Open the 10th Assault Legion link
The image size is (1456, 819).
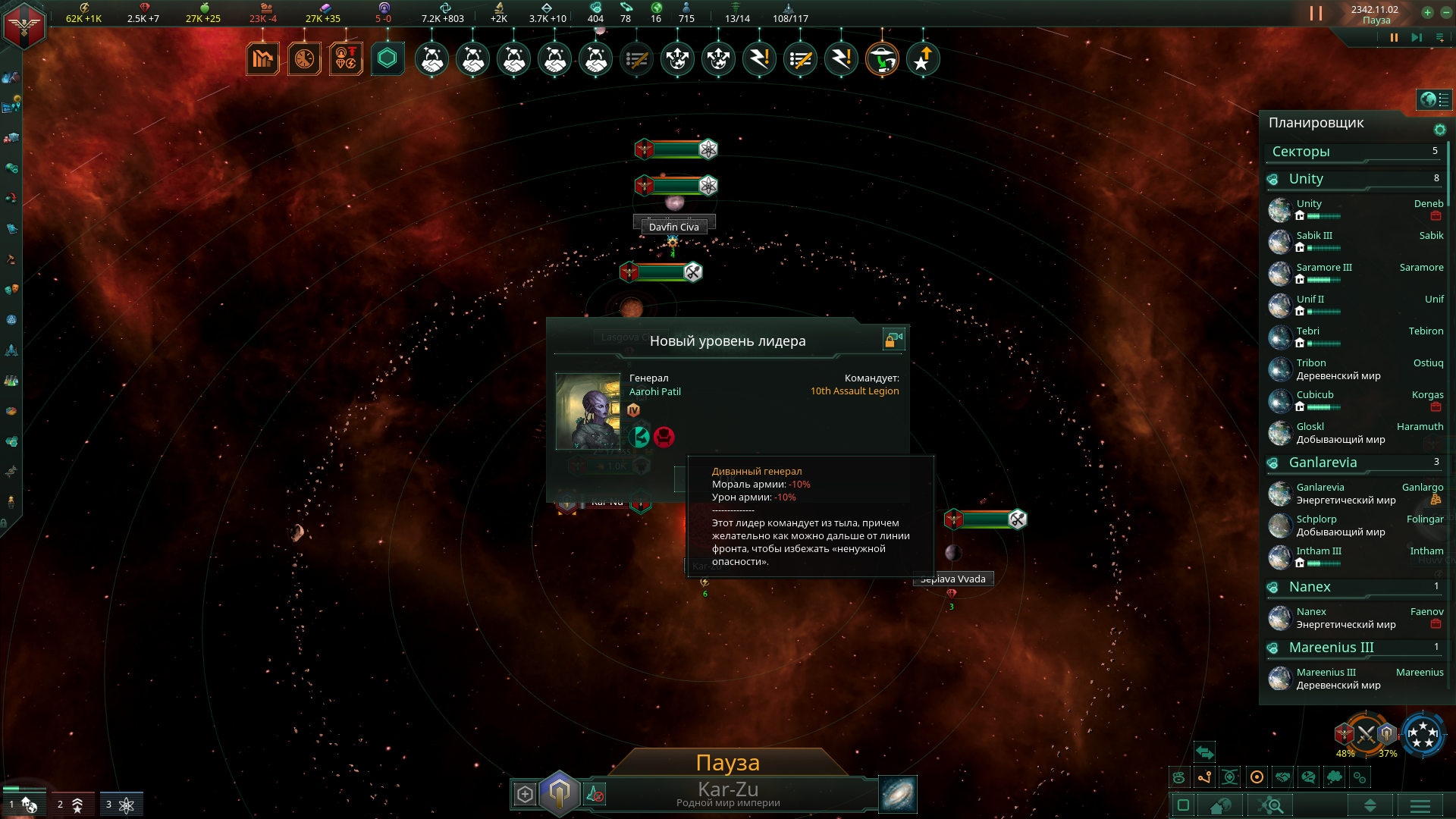click(855, 391)
